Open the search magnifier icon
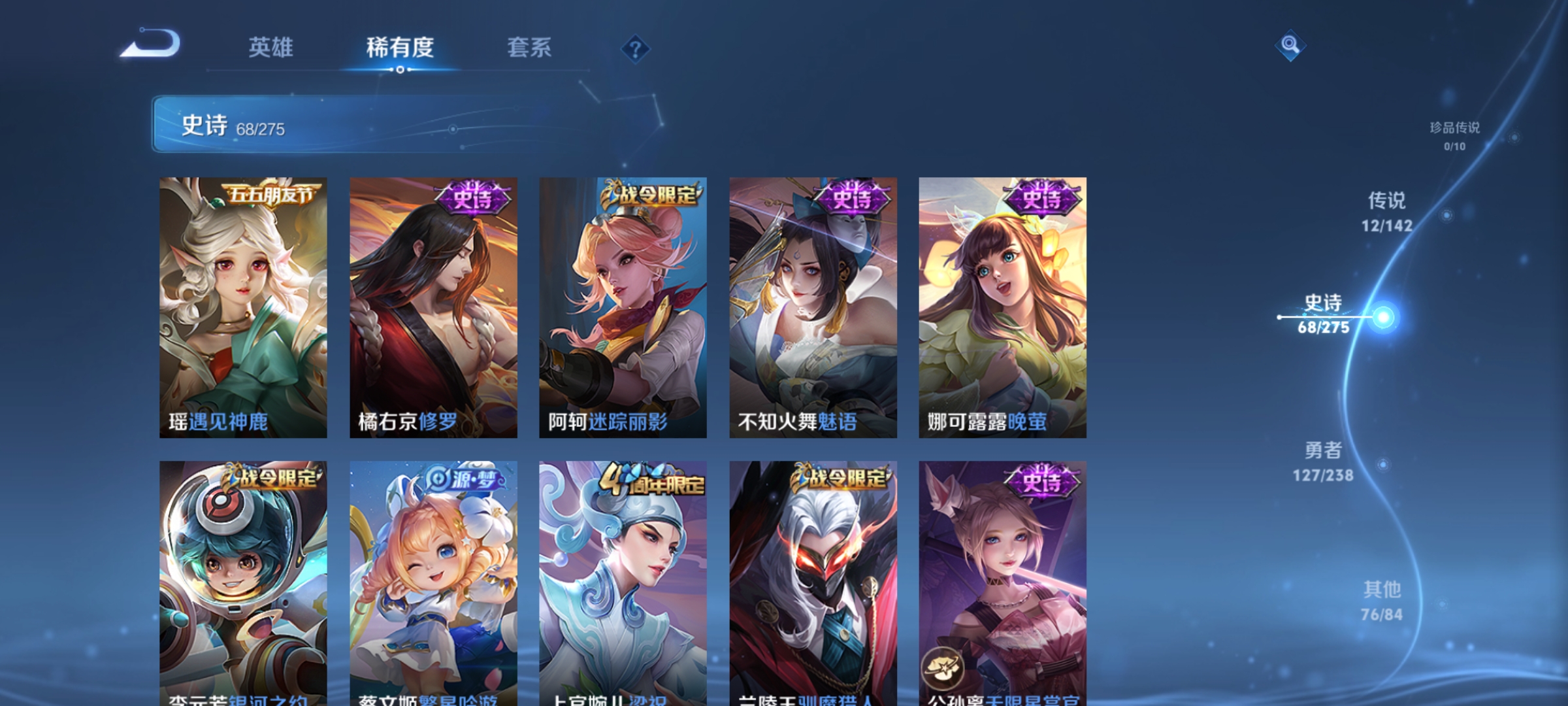Image resolution: width=1568 pixels, height=706 pixels. (x=1289, y=44)
